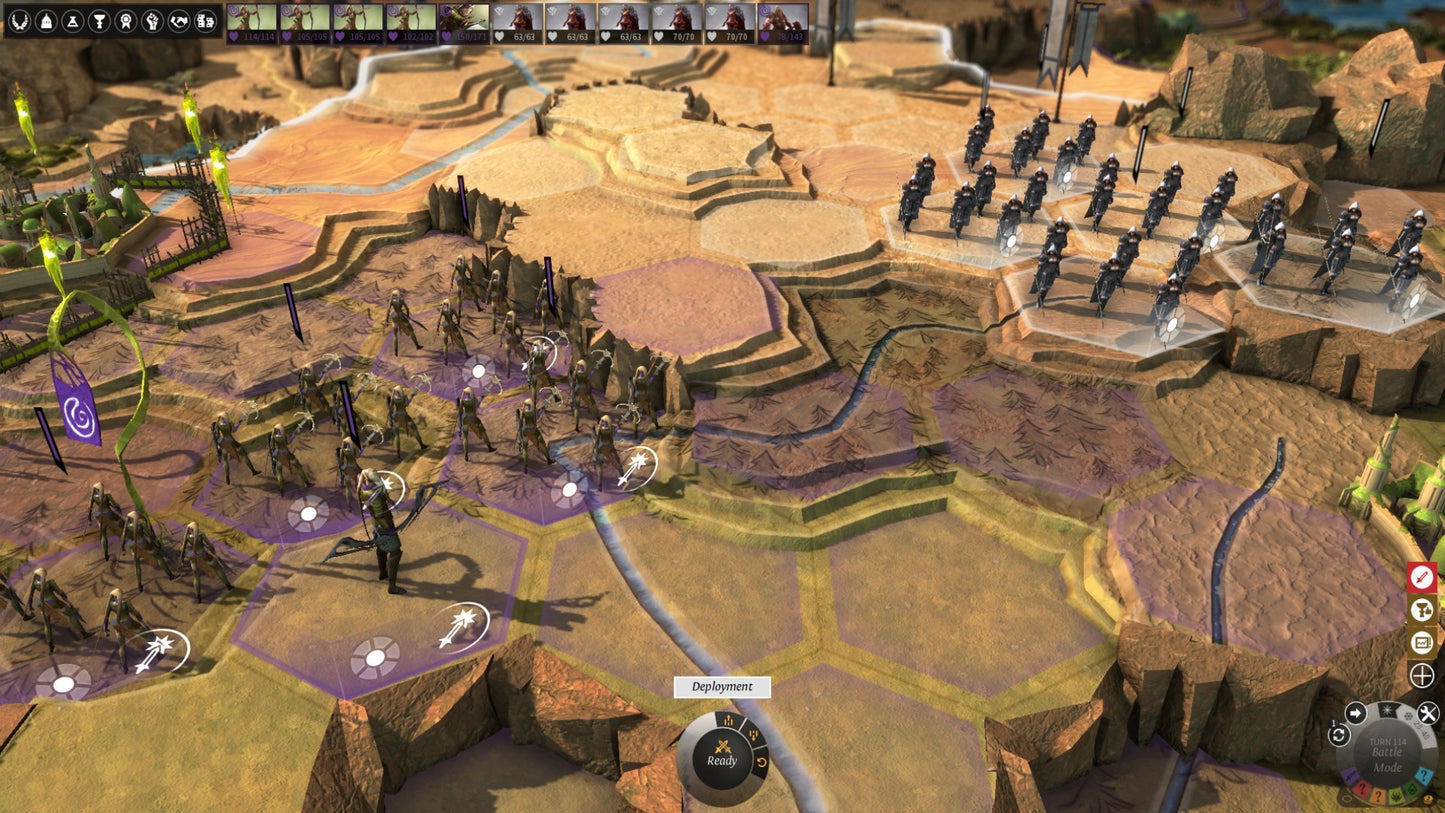Open the plus zoom control on the right edge
The image size is (1445, 813).
click(x=1421, y=674)
